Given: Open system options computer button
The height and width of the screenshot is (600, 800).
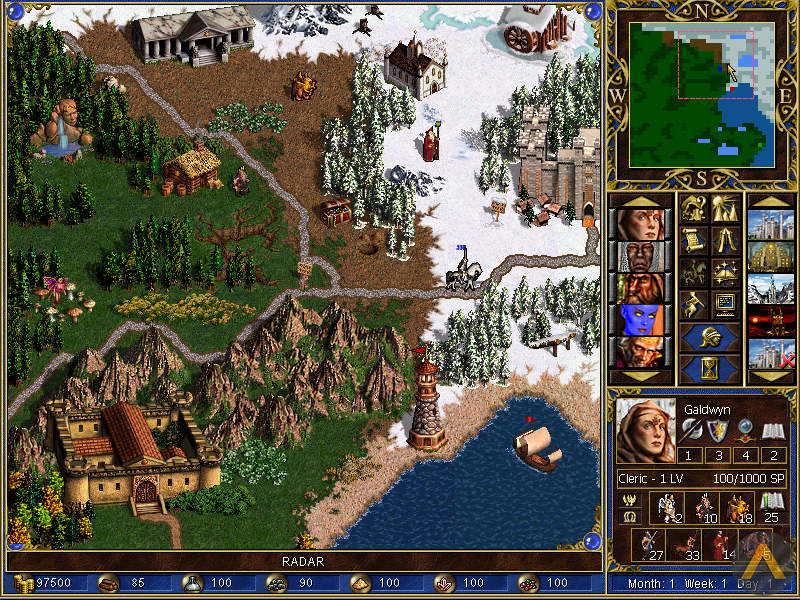Looking at the screenshot, I should 725,302.
